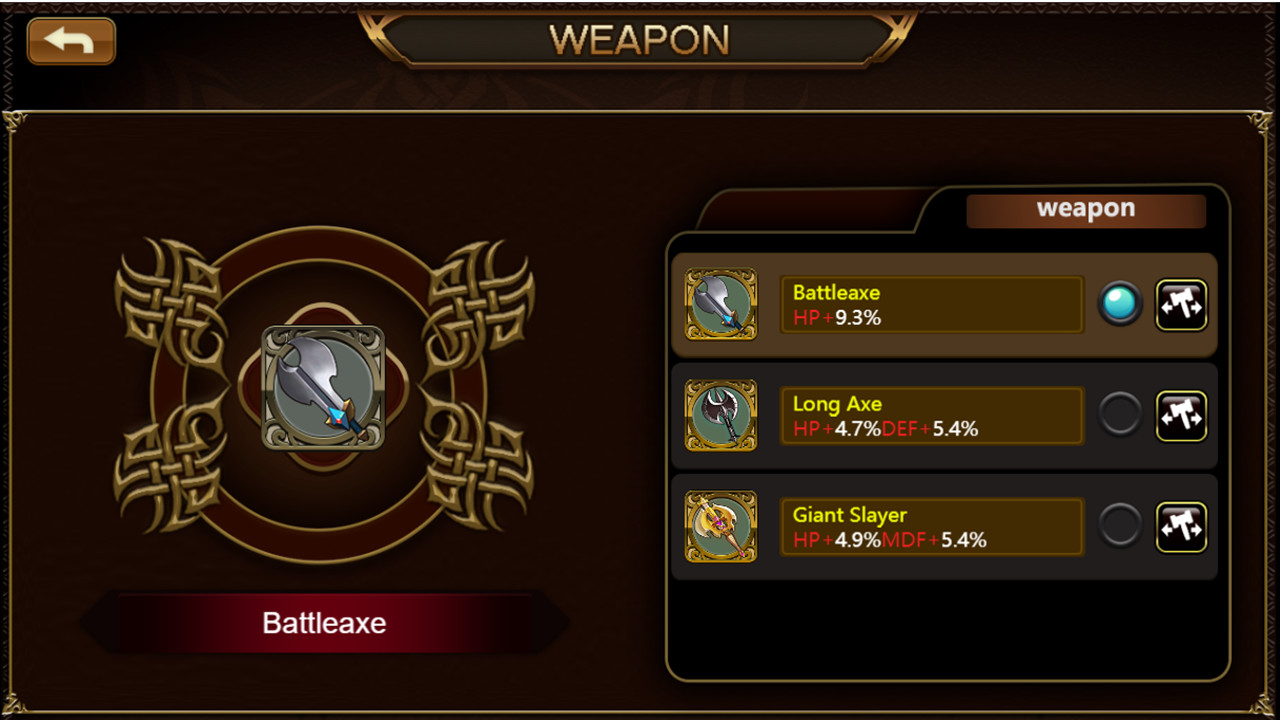Select the radio button for Giant Slayer

point(1119,527)
